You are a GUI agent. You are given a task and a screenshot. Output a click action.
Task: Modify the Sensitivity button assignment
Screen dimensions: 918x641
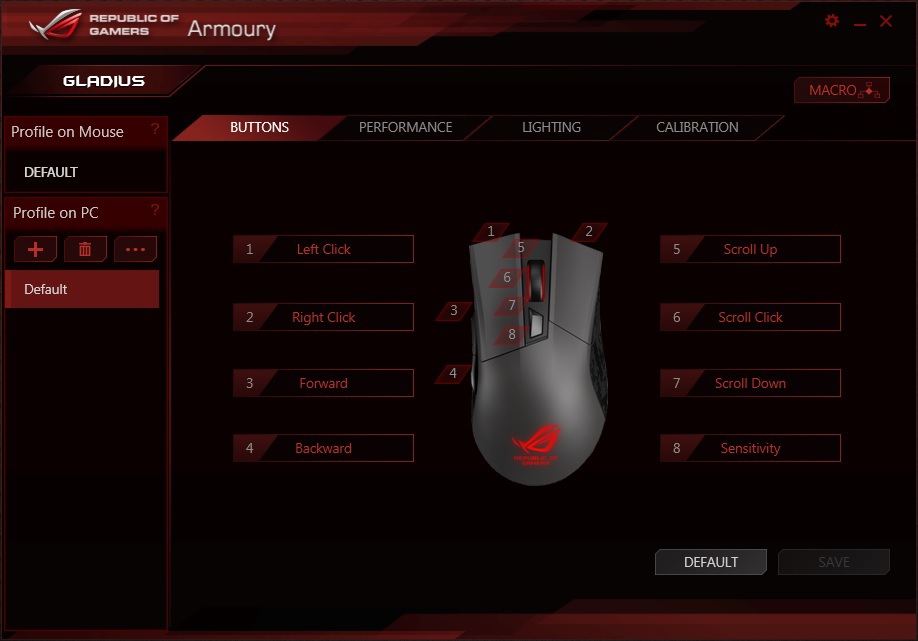coord(750,449)
